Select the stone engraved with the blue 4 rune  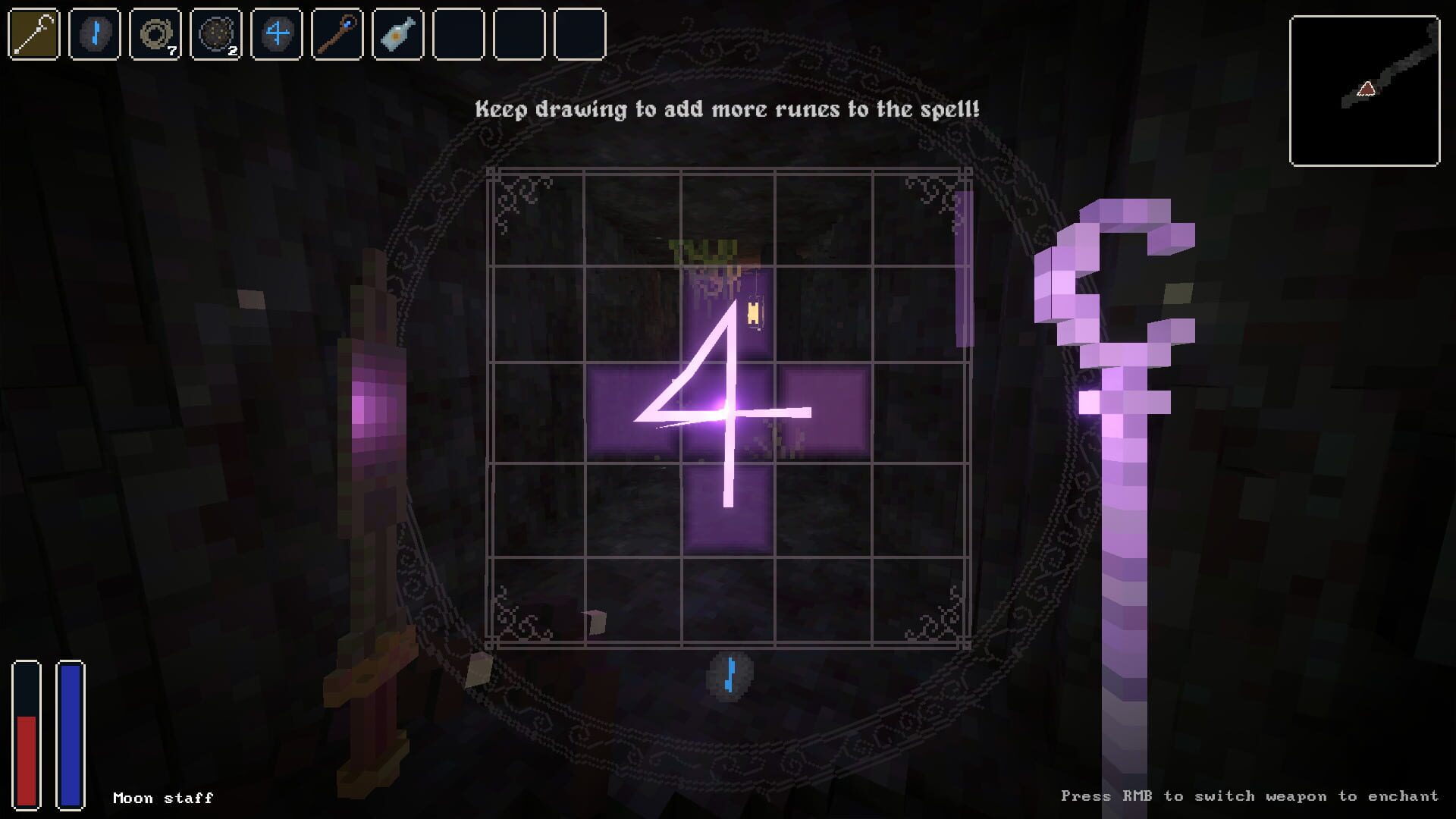pos(275,33)
